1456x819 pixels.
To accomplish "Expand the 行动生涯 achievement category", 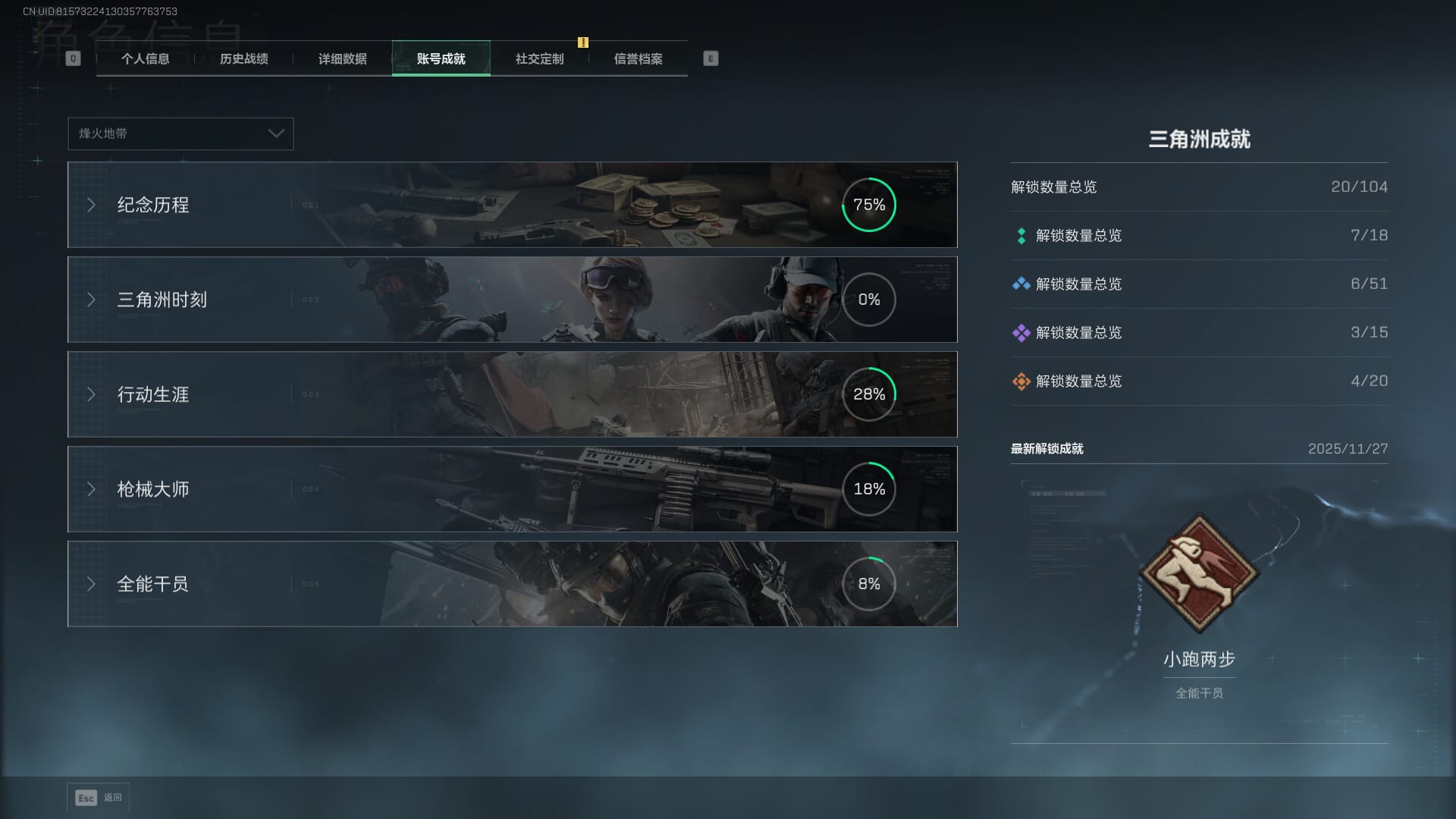I will point(512,394).
